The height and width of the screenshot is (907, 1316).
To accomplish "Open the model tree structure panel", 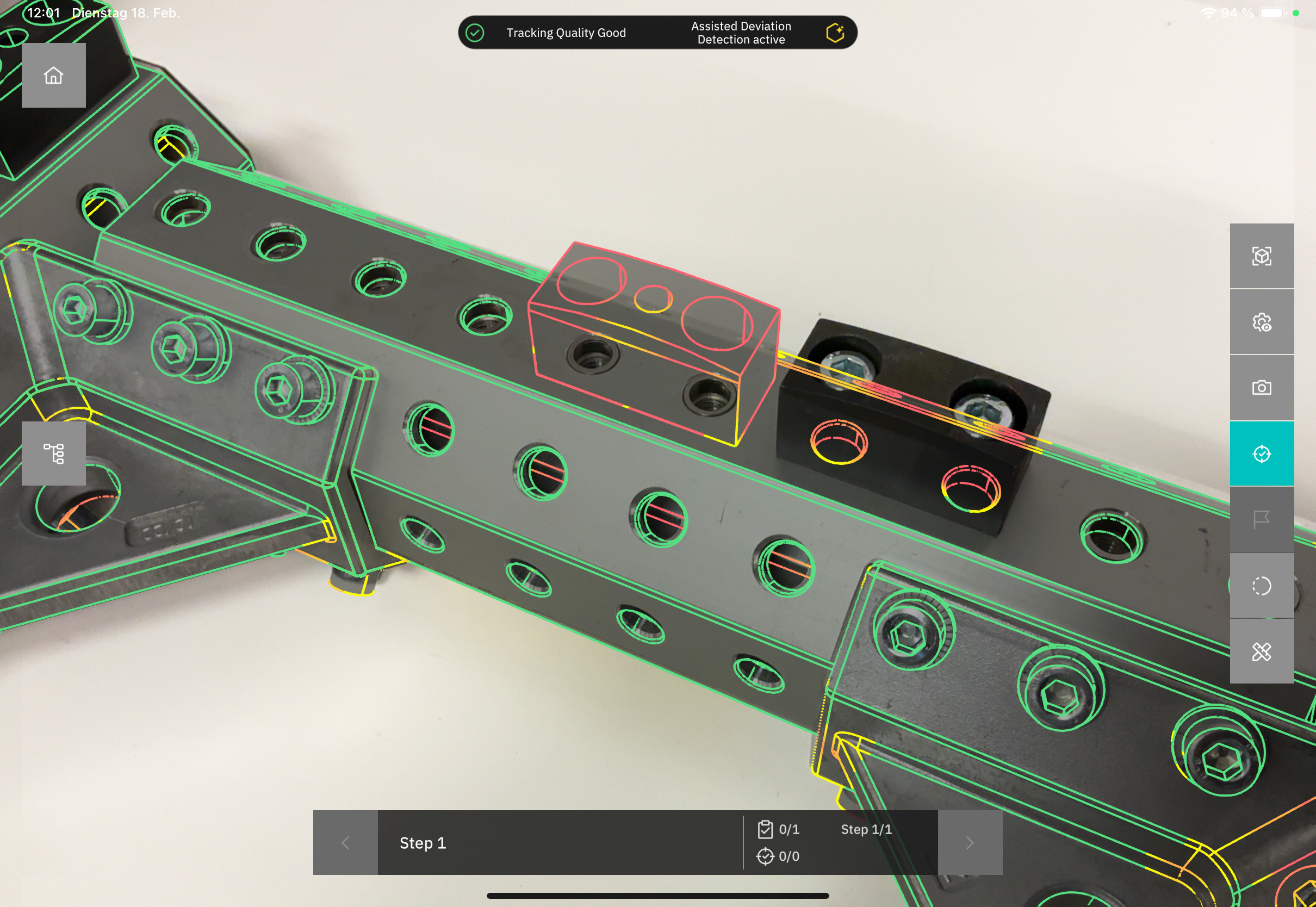I will (53, 453).
